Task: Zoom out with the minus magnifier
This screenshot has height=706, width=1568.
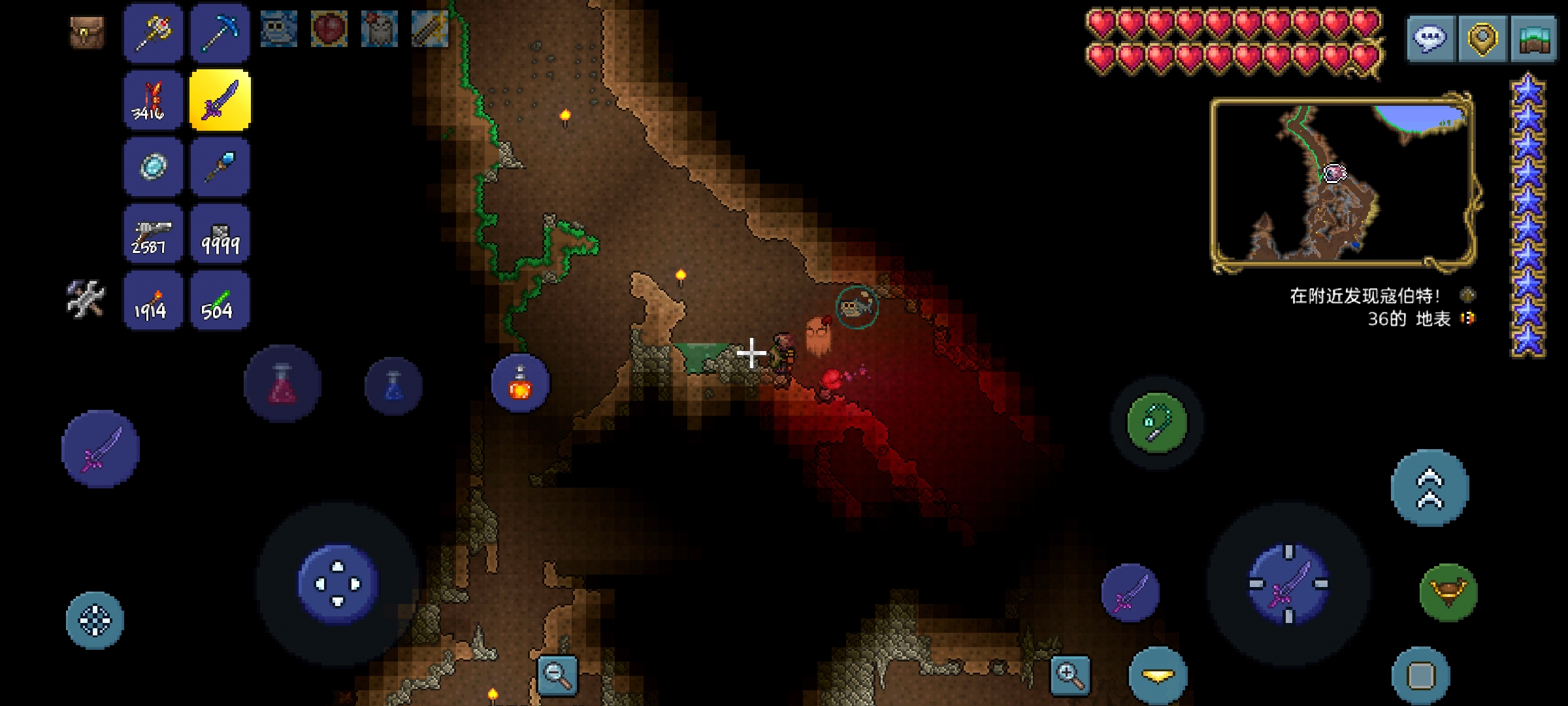Action: (x=557, y=675)
